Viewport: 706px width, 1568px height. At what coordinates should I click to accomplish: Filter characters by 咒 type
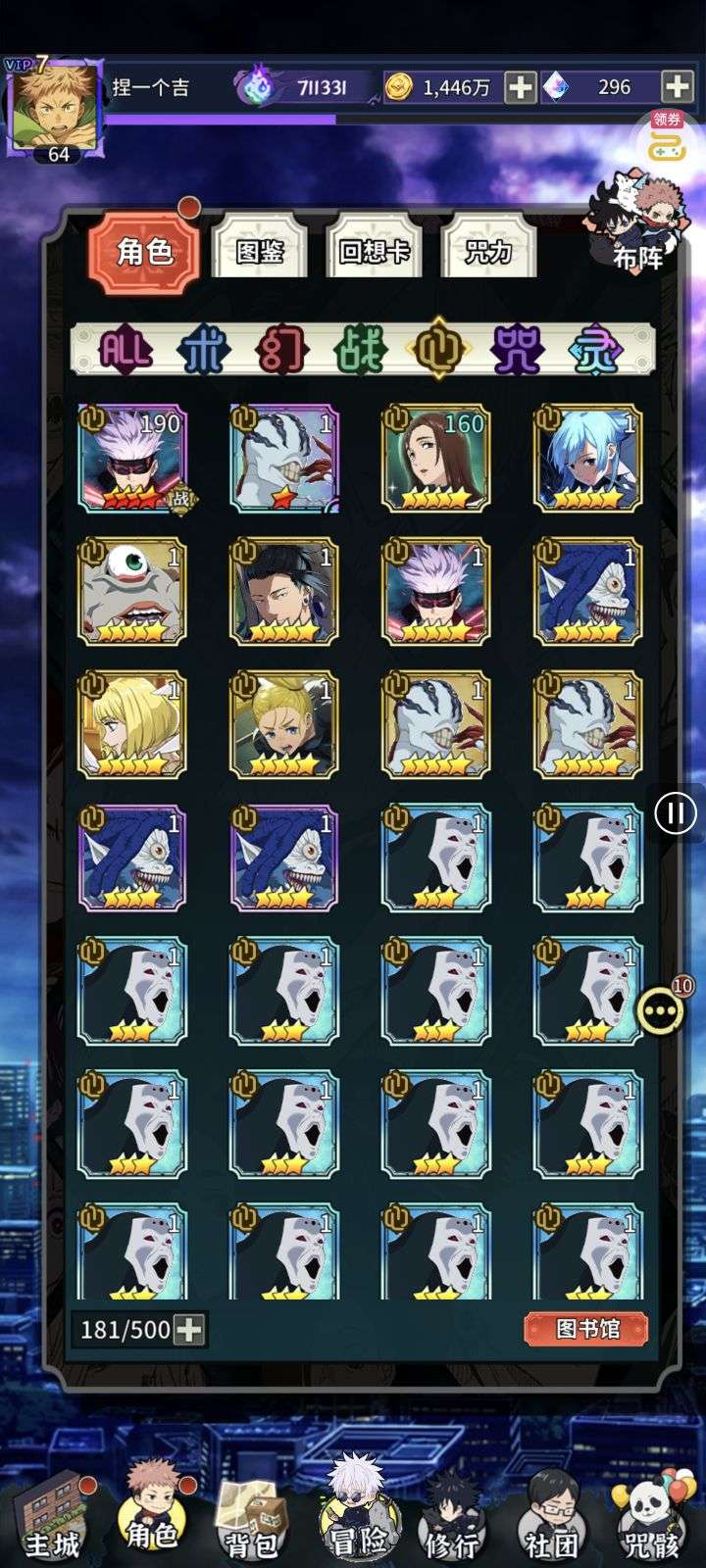point(518,350)
